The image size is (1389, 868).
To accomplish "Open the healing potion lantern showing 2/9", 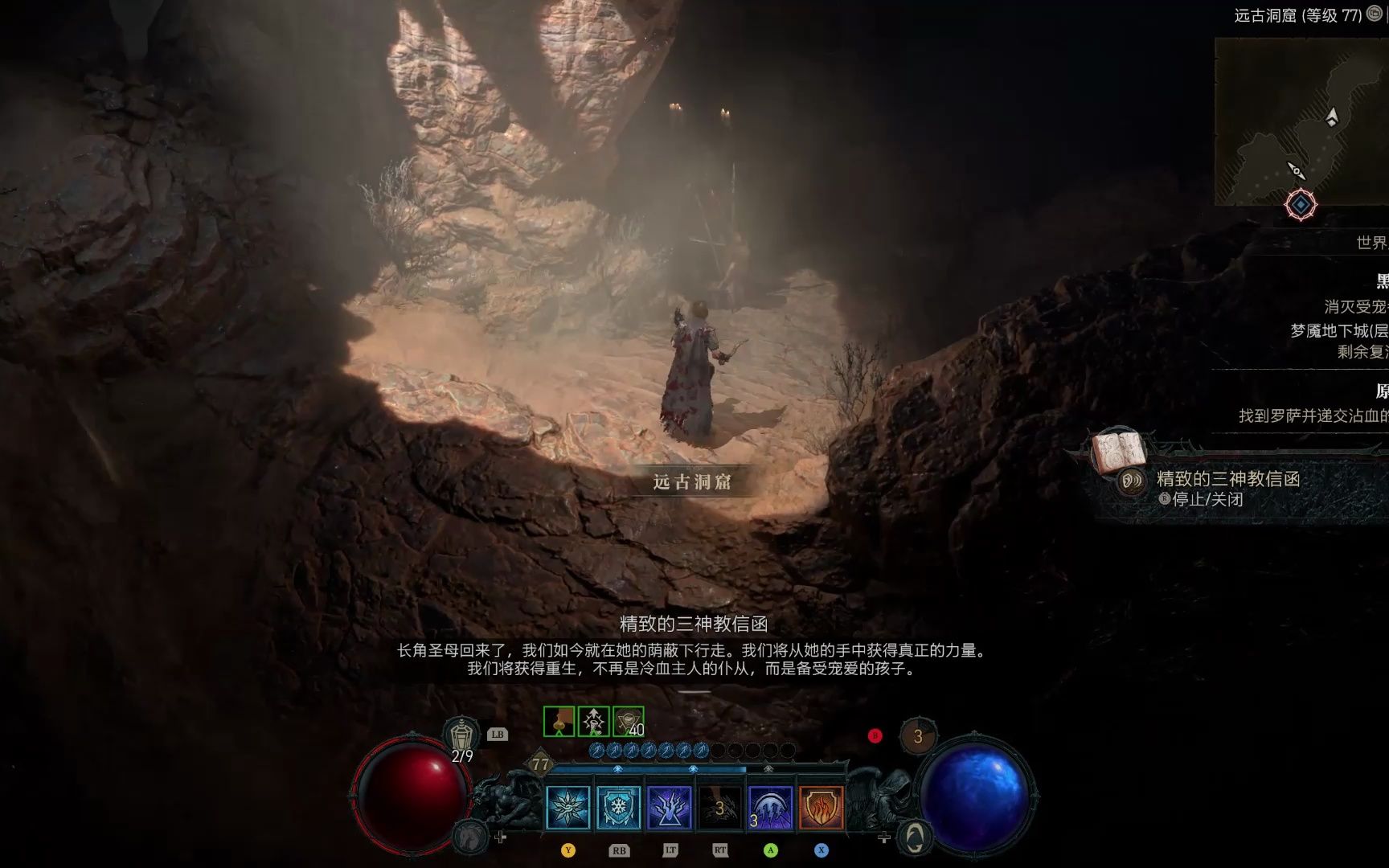I will [x=463, y=733].
